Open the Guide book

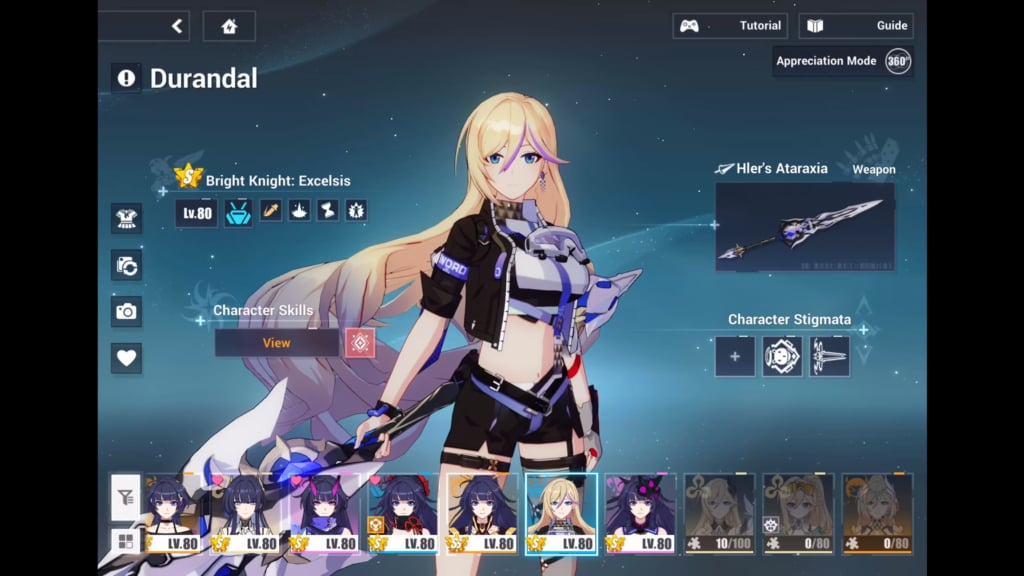[856, 26]
